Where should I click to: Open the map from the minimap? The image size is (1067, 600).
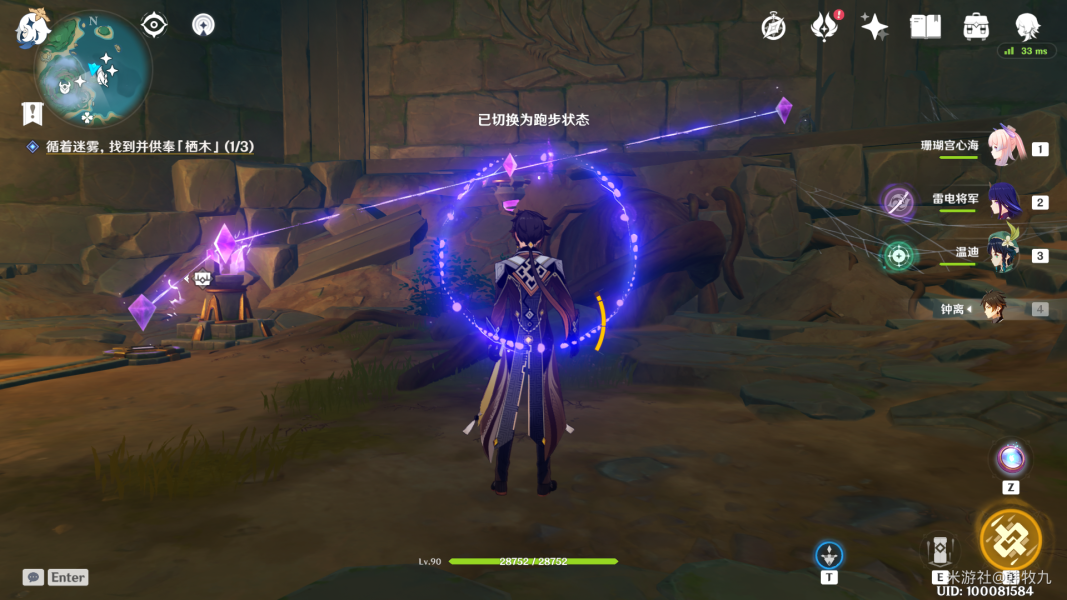pos(93,70)
